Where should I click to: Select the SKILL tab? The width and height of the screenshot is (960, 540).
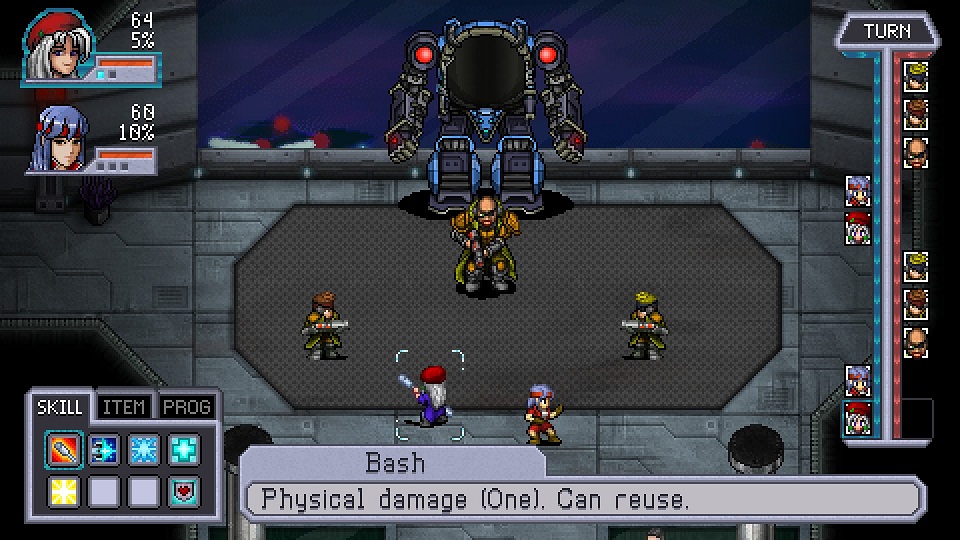click(x=61, y=407)
